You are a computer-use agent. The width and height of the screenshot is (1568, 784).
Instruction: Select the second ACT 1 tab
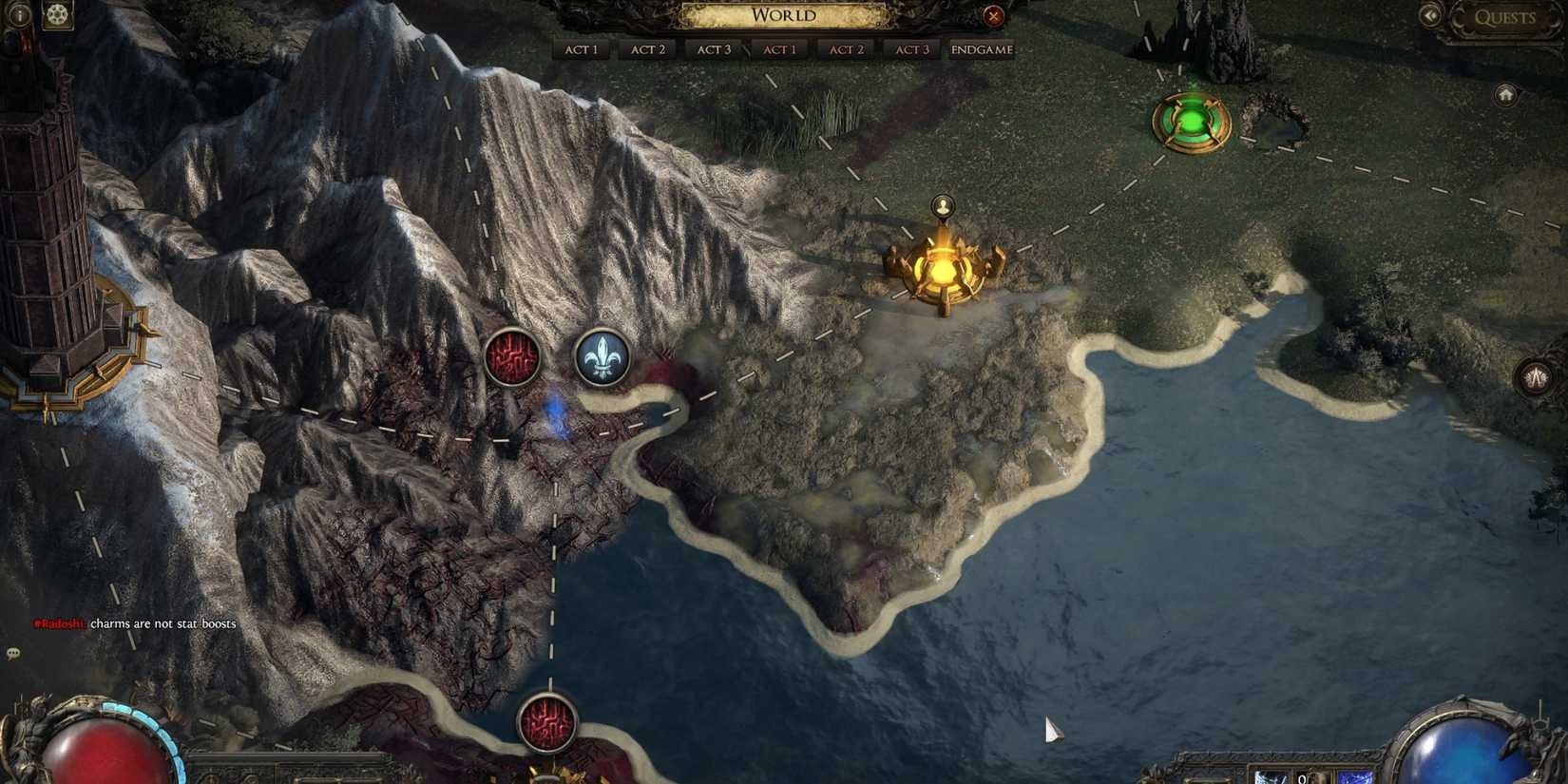coord(779,48)
